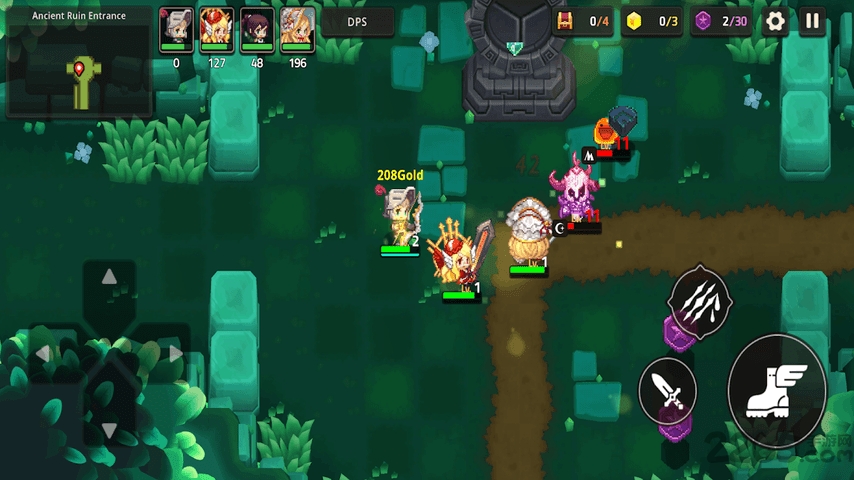The image size is (854, 480).
Task: Tap the D-pad up arrow
Action: coord(110,277)
